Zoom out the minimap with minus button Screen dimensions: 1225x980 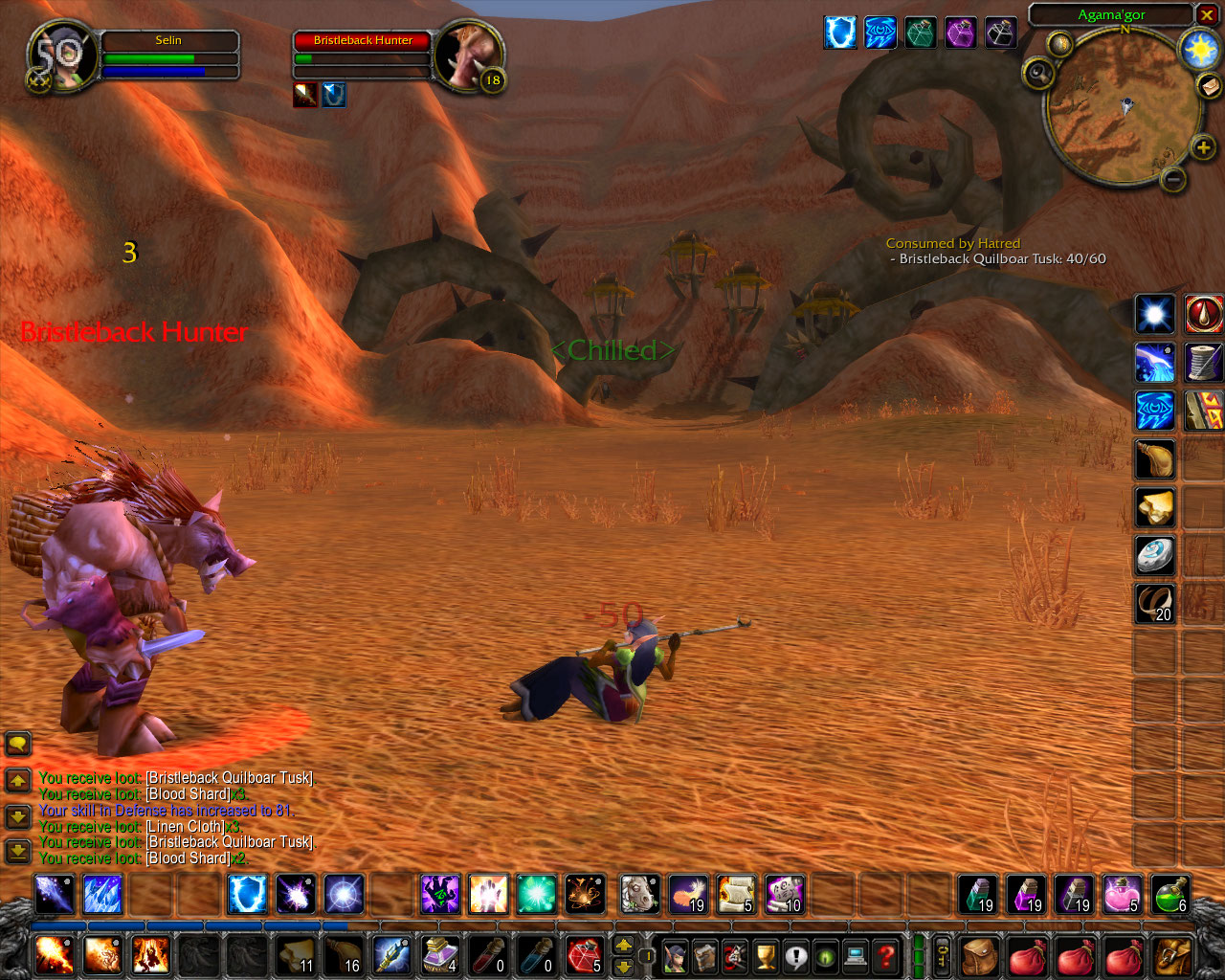(1174, 178)
